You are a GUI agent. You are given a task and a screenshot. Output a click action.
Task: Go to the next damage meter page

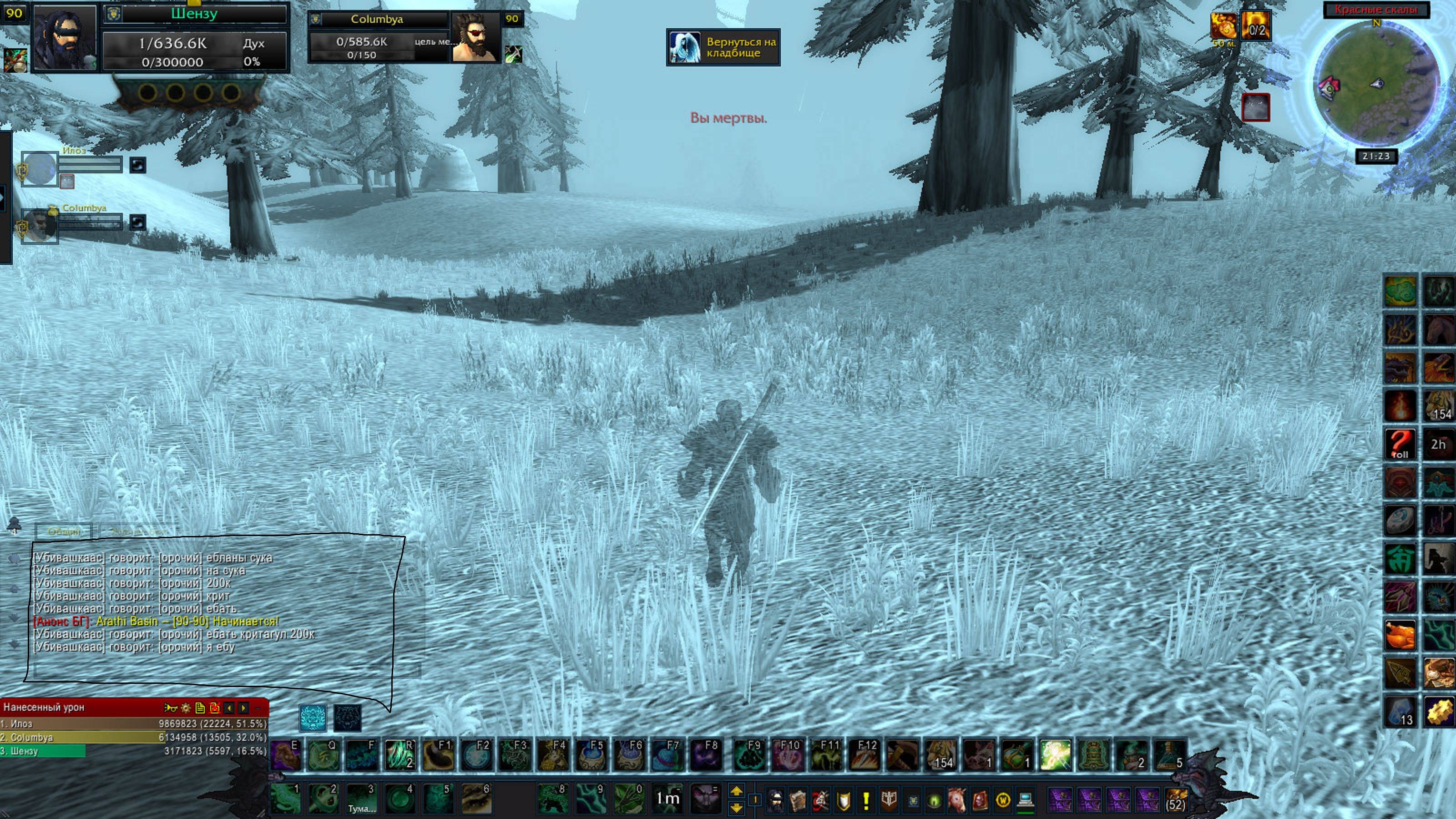coord(243,708)
